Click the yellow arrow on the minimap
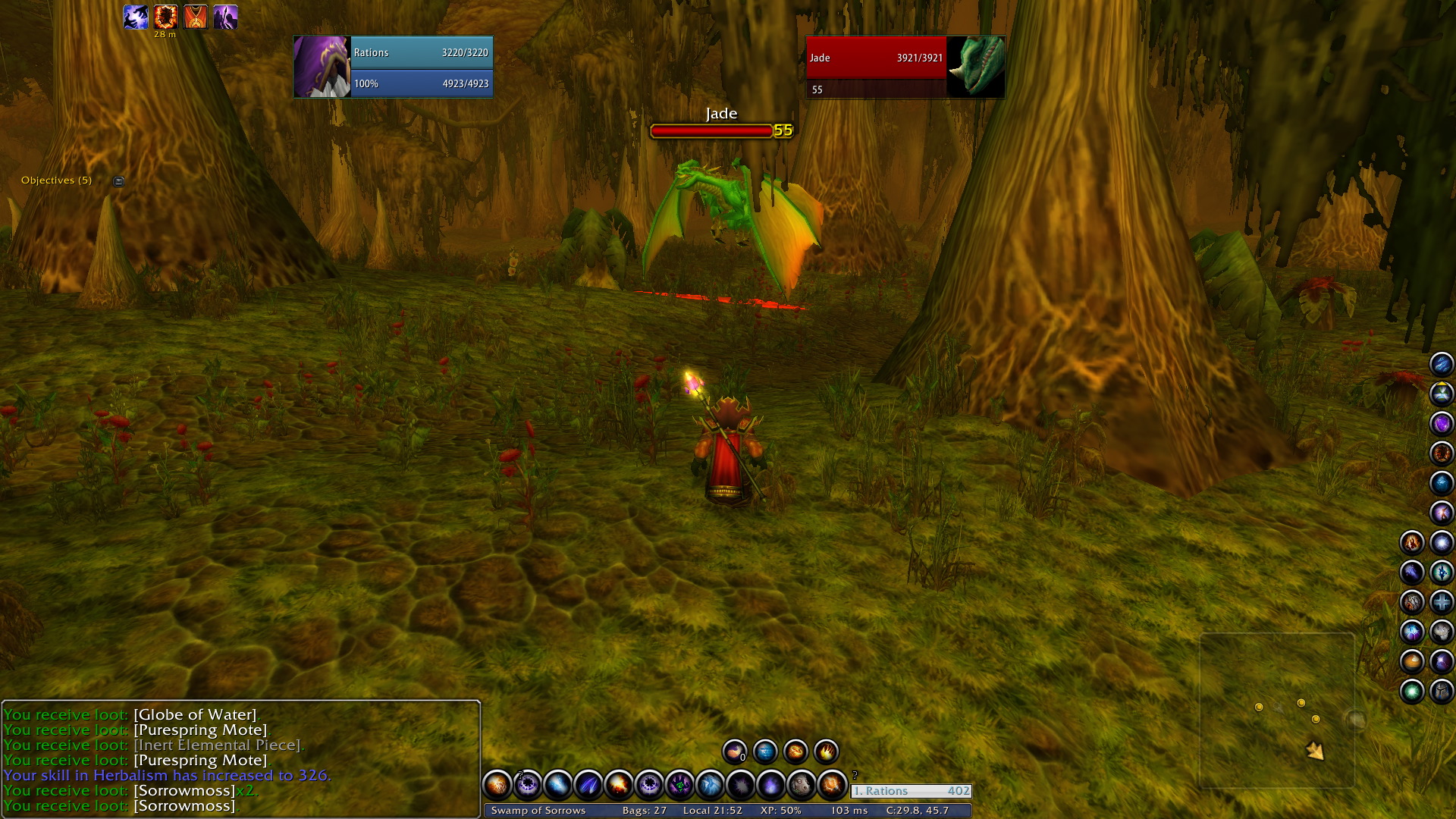 coord(1314,751)
